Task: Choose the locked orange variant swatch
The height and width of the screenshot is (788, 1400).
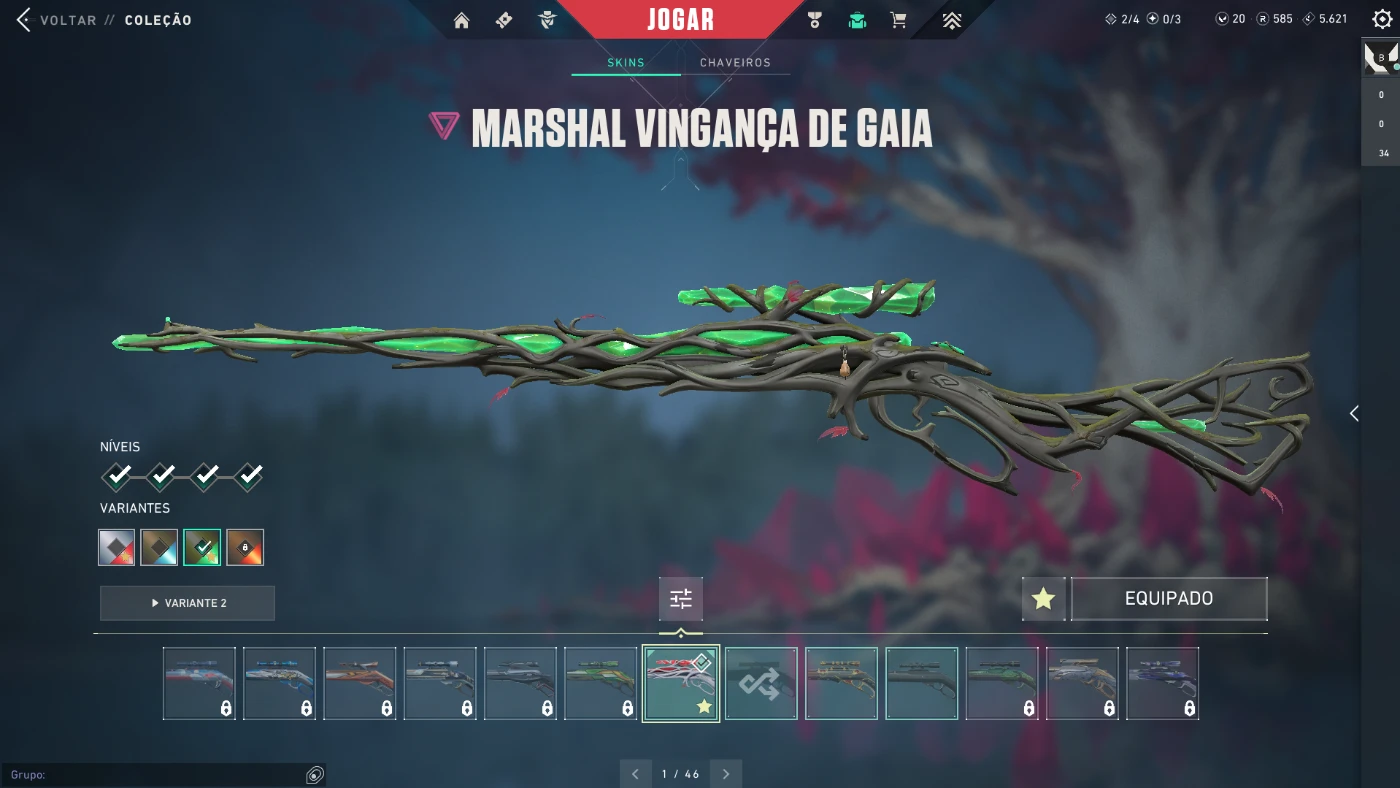Action: point(245,547)
